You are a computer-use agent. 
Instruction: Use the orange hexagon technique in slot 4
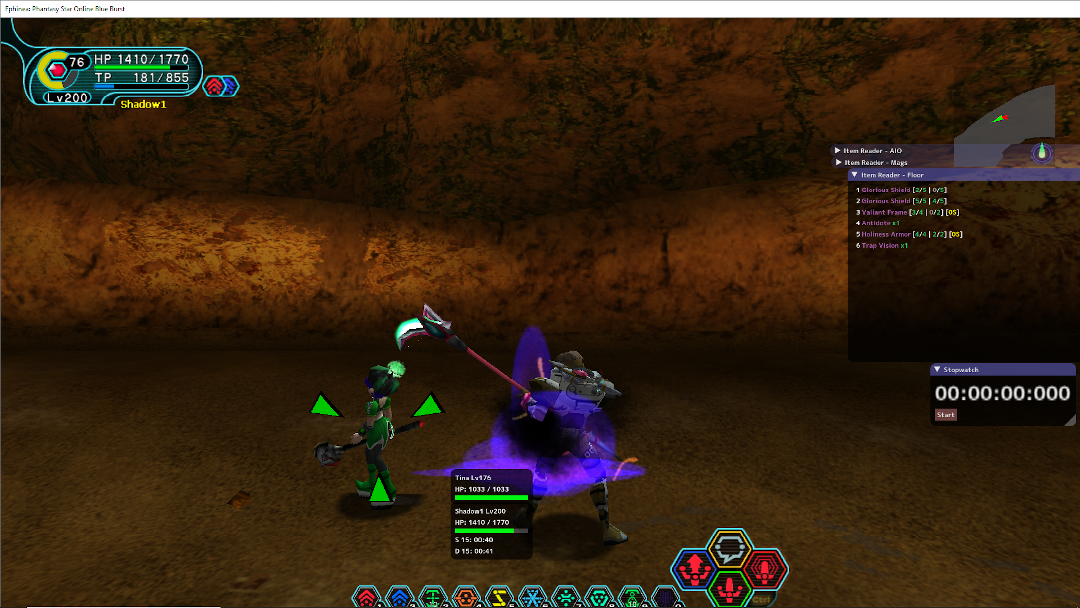466,598
